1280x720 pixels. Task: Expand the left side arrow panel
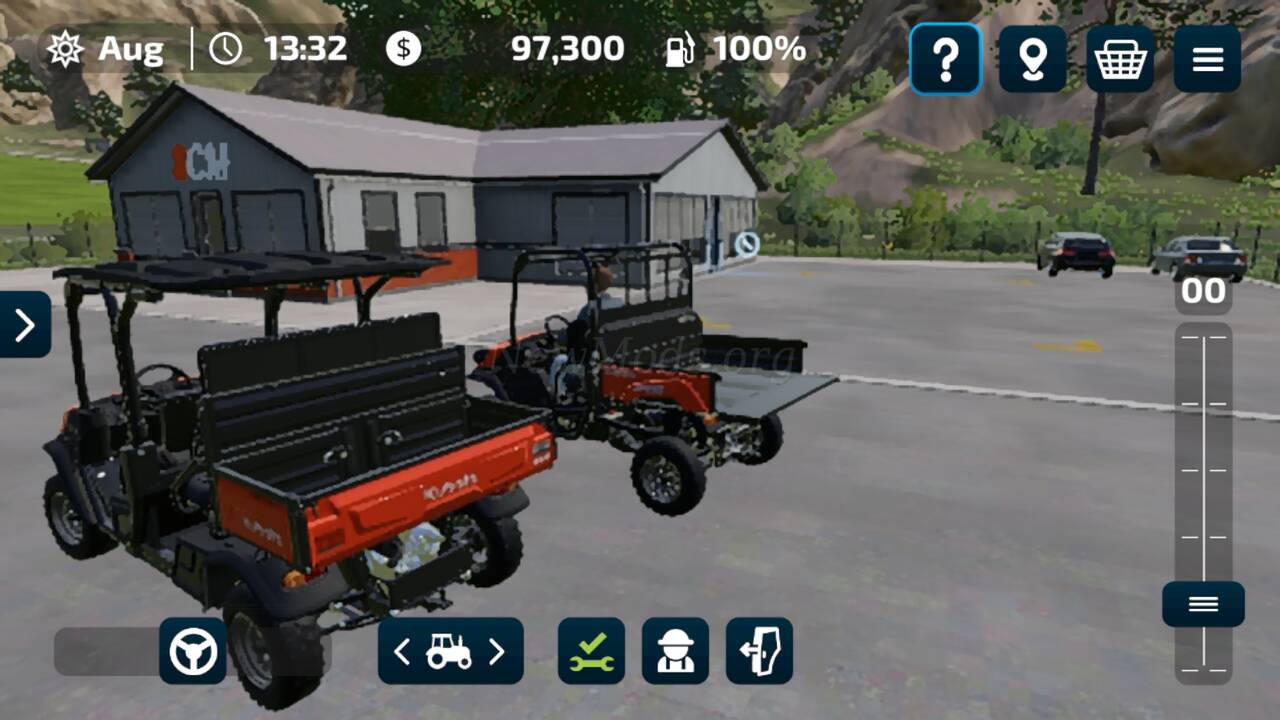coord(24,324)
